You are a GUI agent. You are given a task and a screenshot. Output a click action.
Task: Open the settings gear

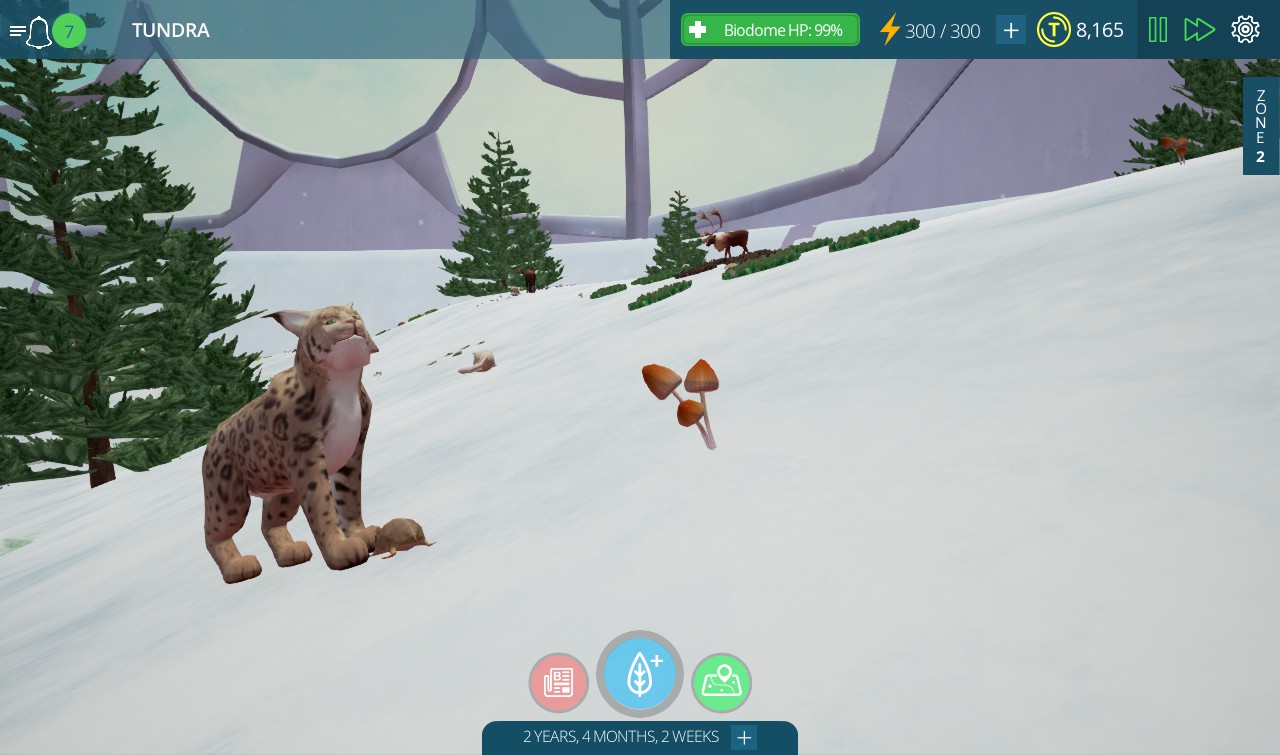[x=1245, y=29]
